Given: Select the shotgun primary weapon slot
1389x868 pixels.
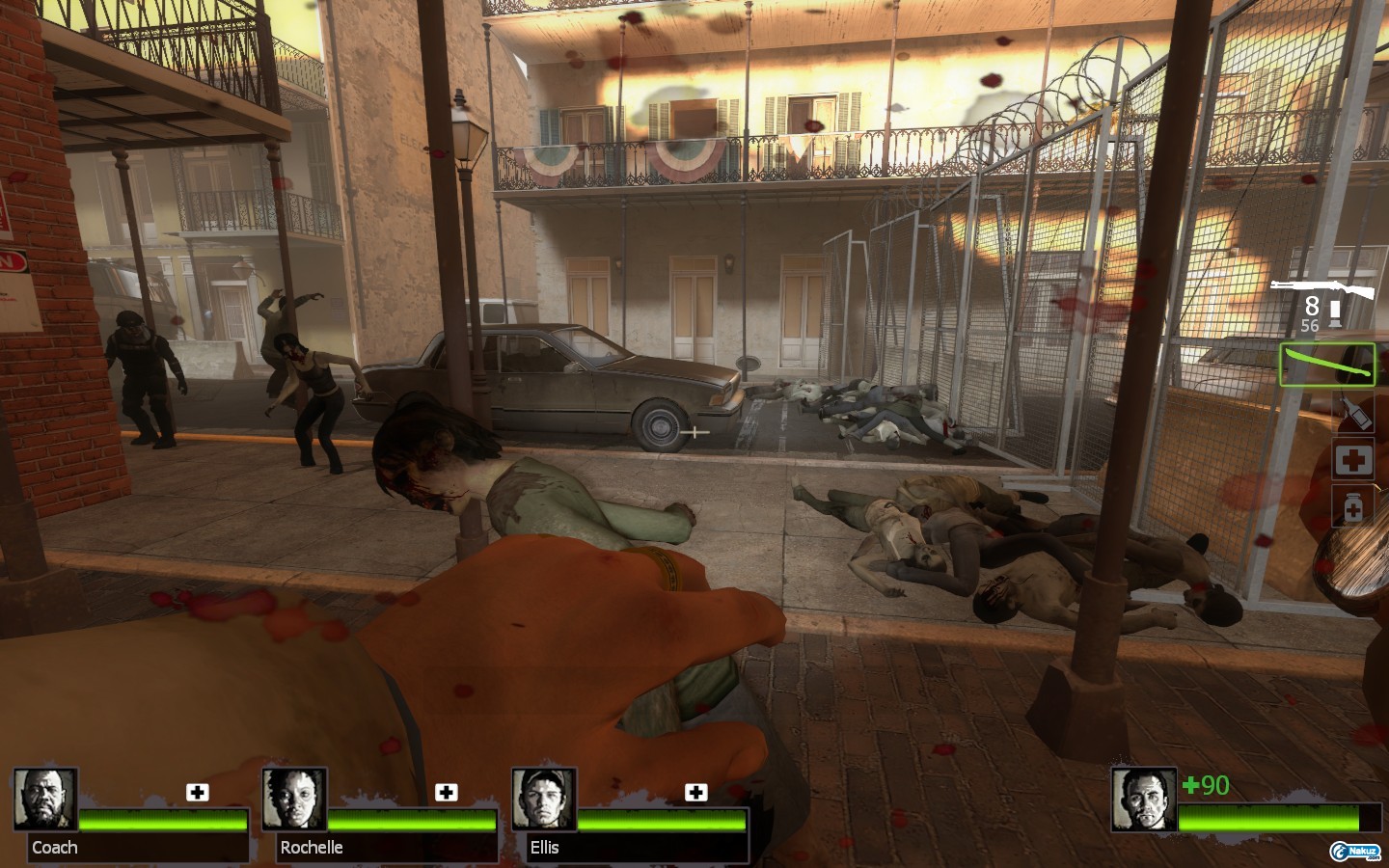Looking at the screenshot, I should (x=1321, y=289).
